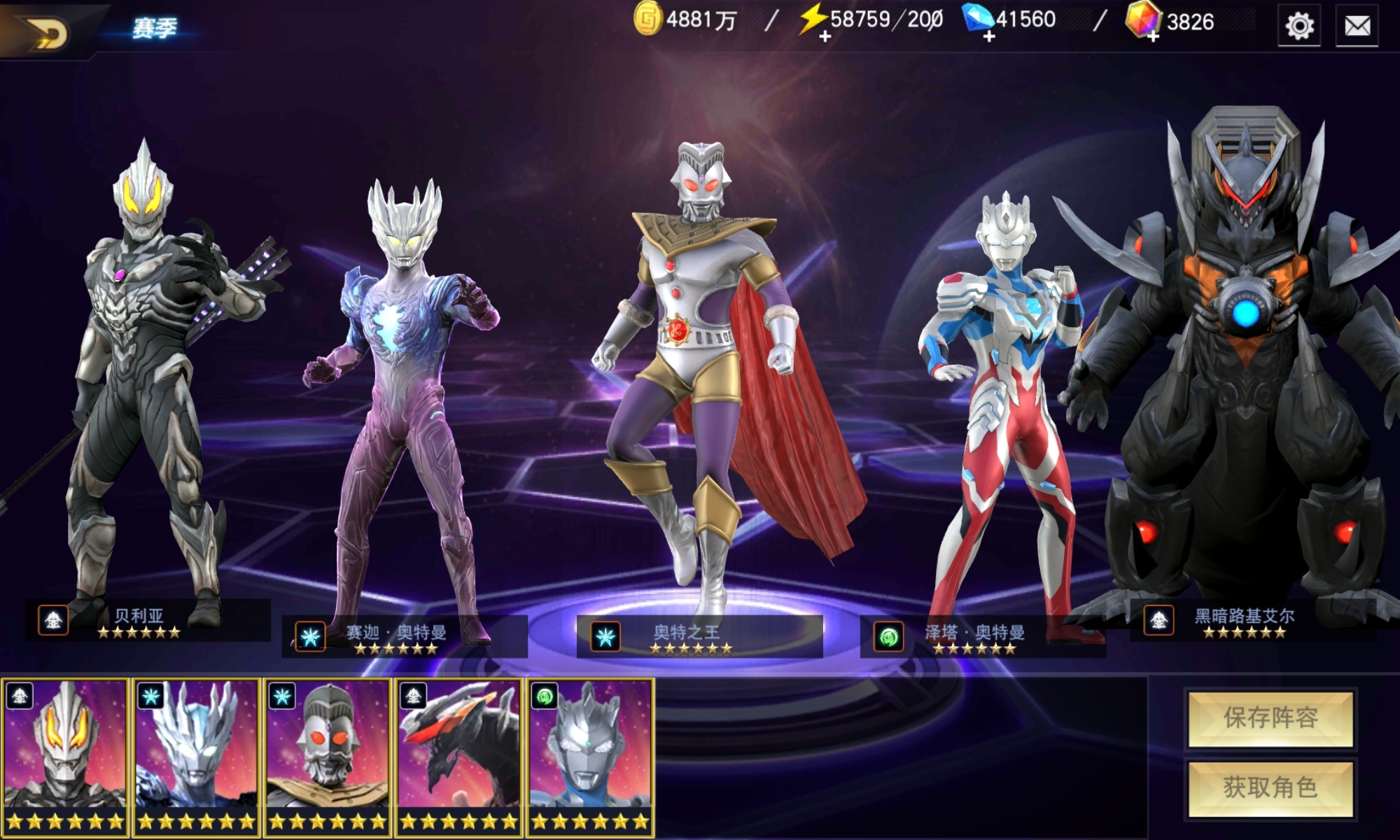Select the Belial portrait card

(x=64, y=757)
